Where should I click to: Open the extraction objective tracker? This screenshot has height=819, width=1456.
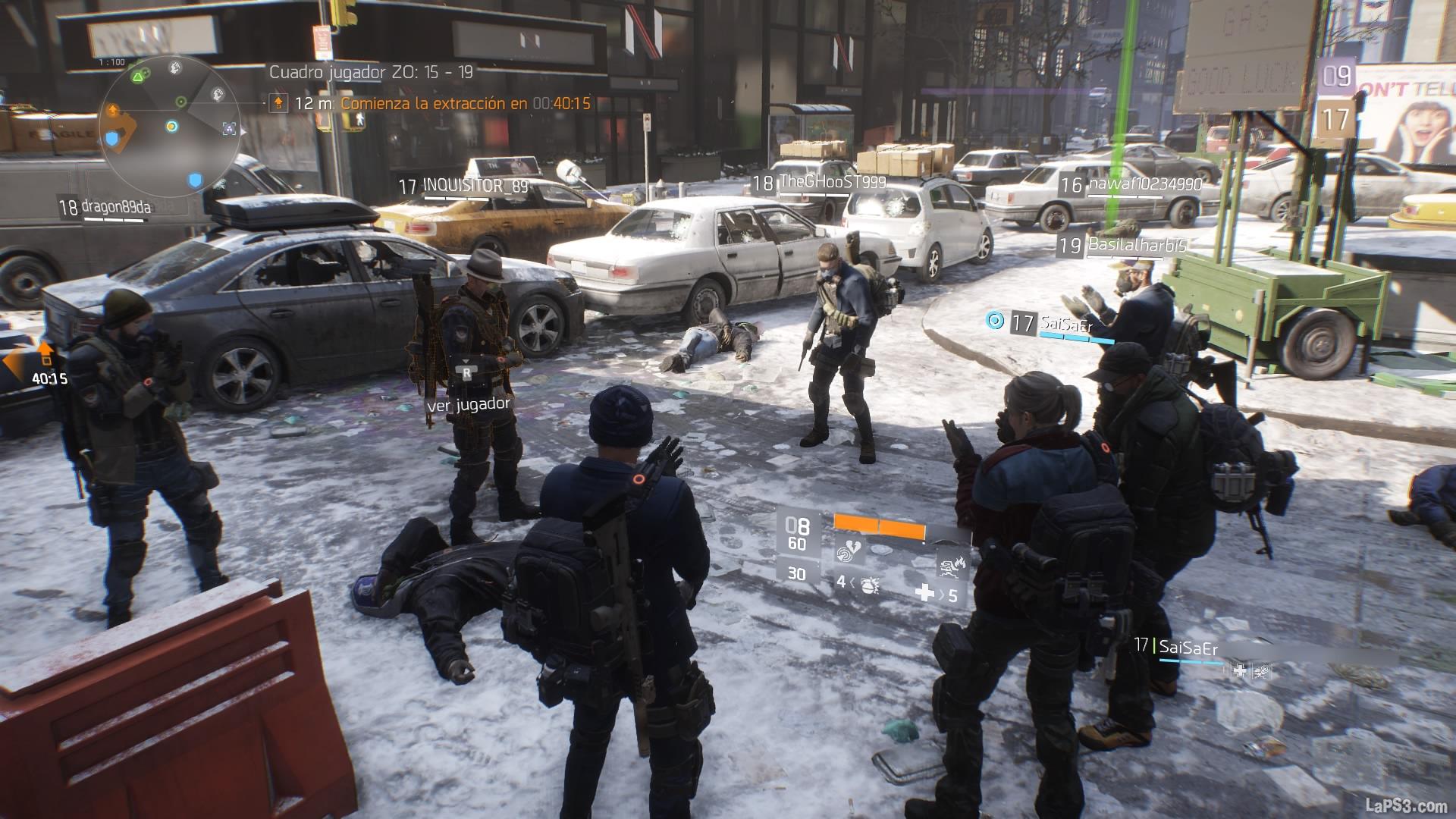(x=432, y=102)
